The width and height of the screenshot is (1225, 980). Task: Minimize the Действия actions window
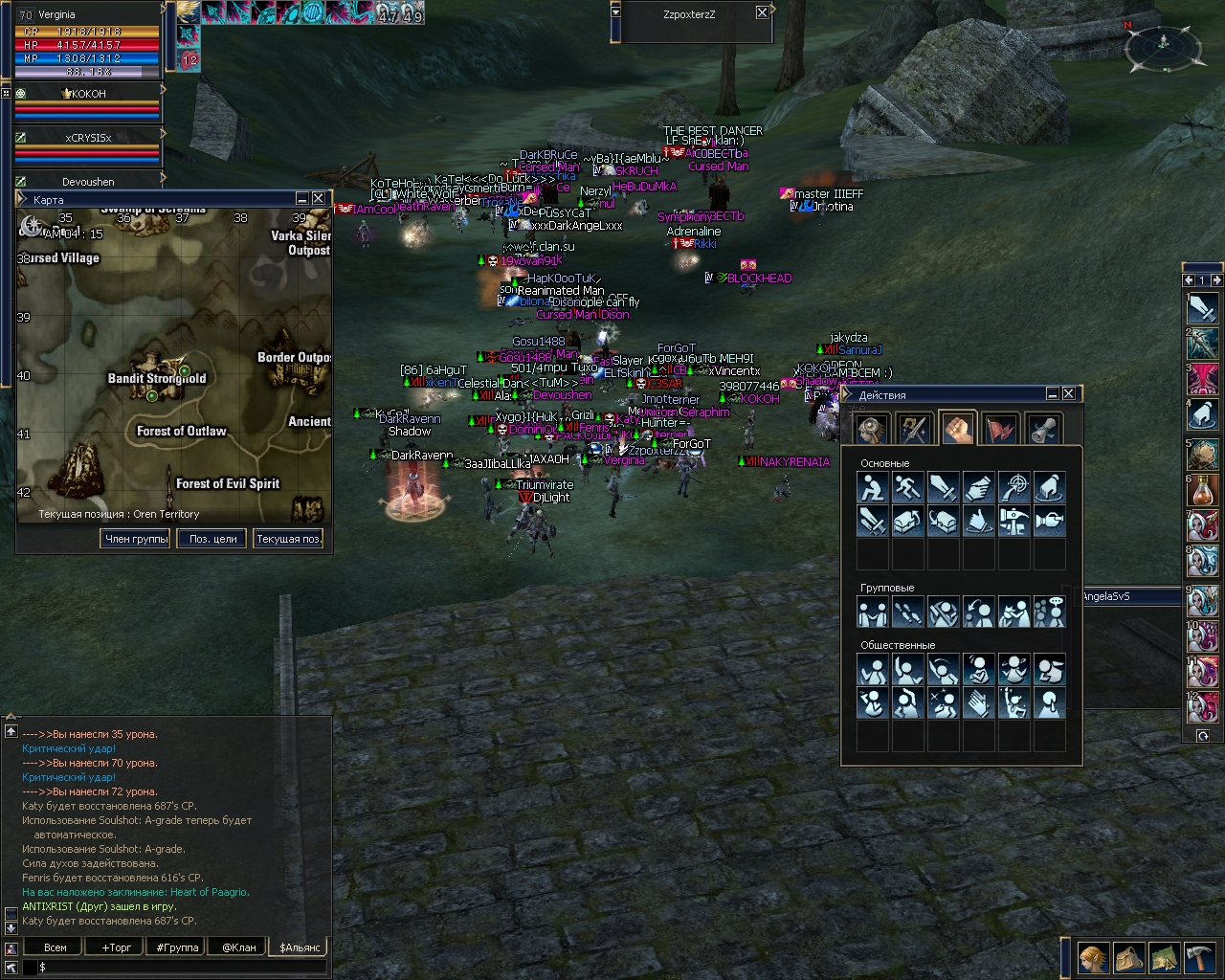pos(1052,393)
